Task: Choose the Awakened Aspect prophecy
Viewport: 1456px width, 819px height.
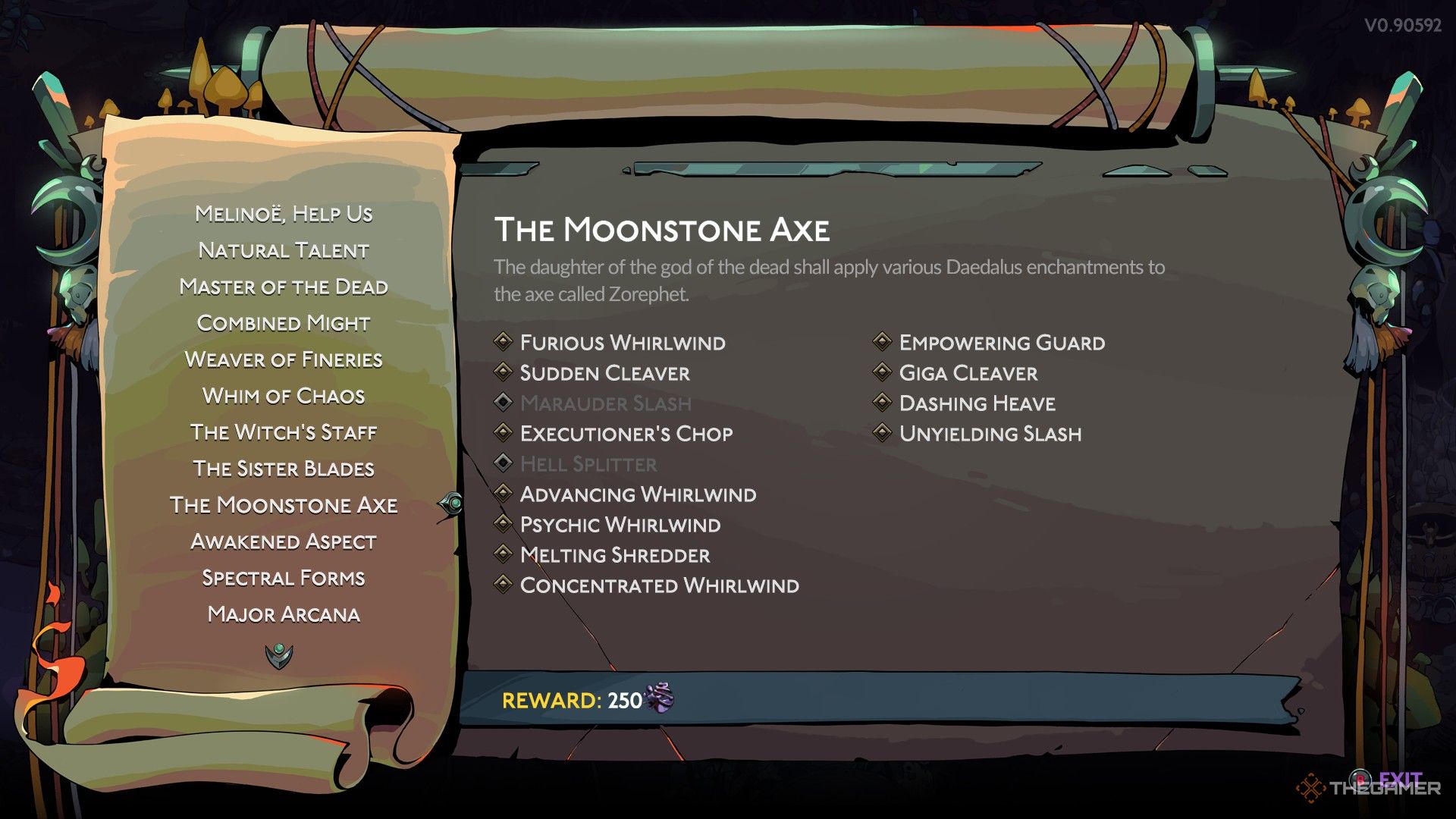Action: click(x=284, y=541)
